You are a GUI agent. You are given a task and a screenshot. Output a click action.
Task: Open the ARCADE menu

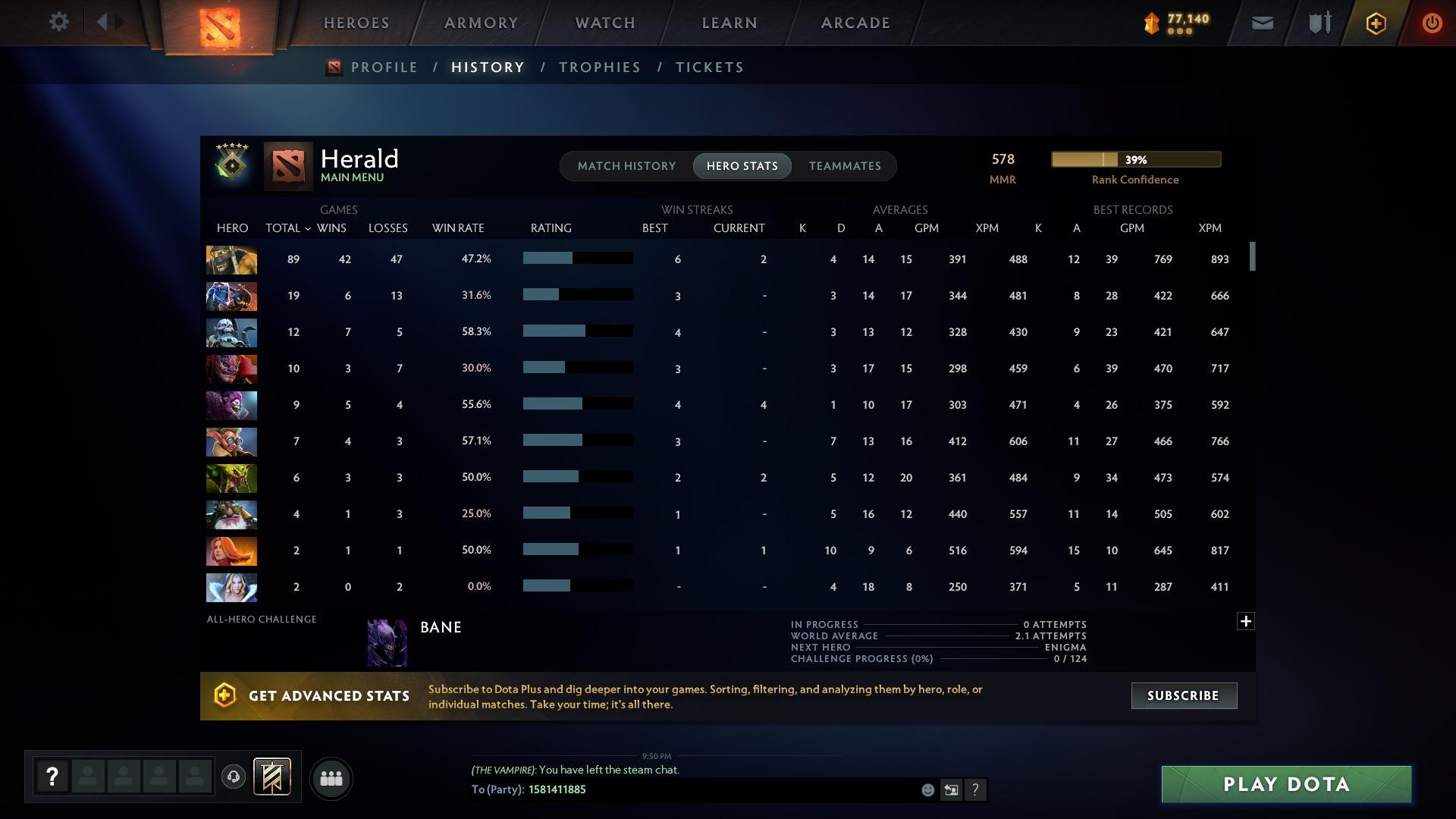855,23
